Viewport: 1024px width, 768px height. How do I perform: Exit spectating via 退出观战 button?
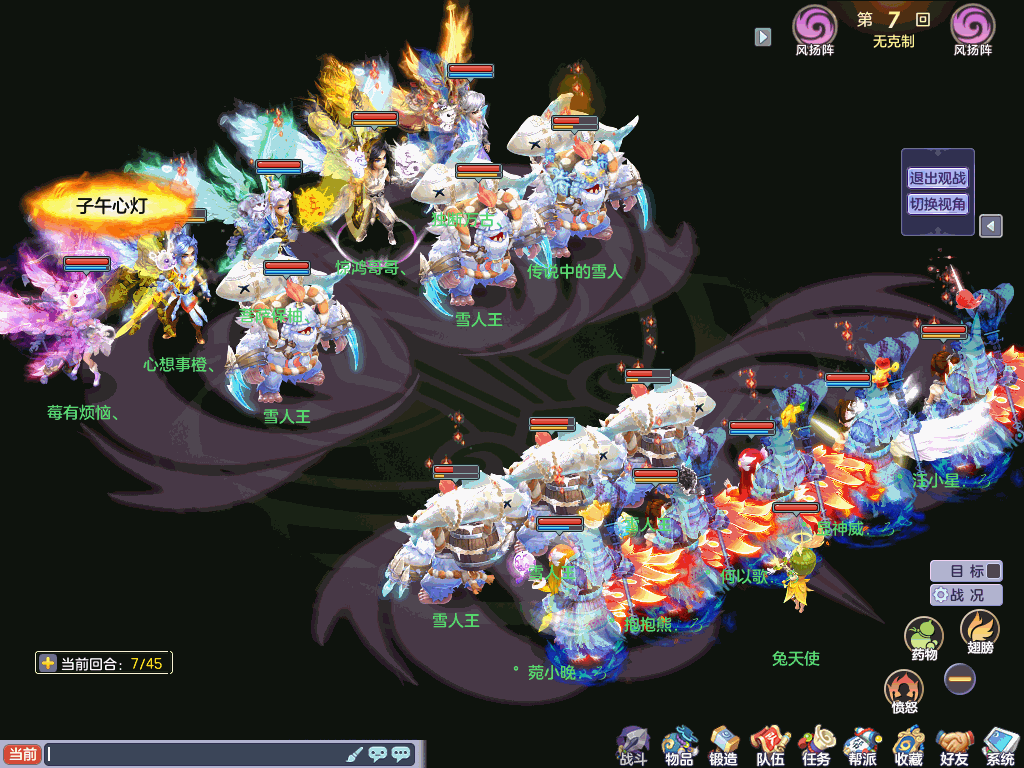937,179
